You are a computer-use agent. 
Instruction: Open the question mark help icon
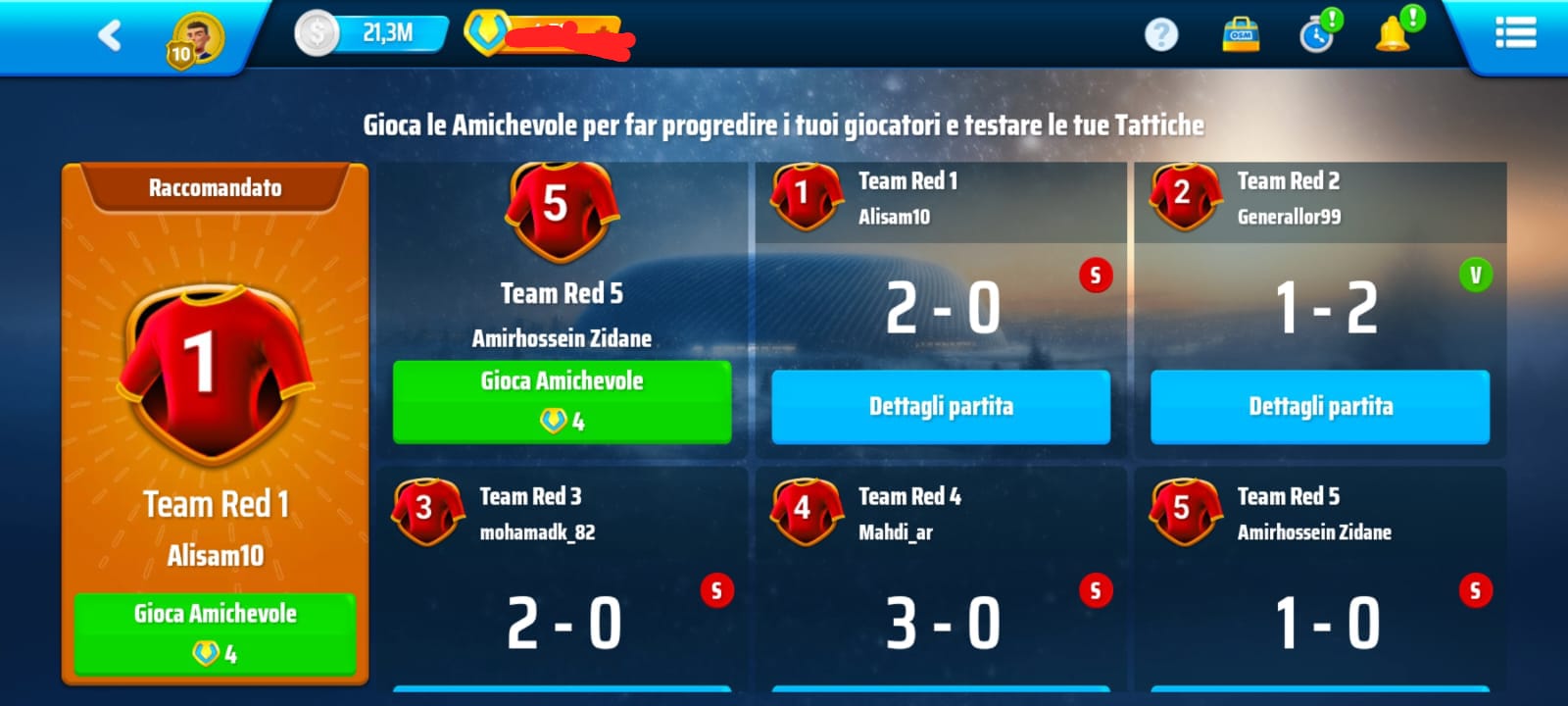click(x=1161, y=35)
